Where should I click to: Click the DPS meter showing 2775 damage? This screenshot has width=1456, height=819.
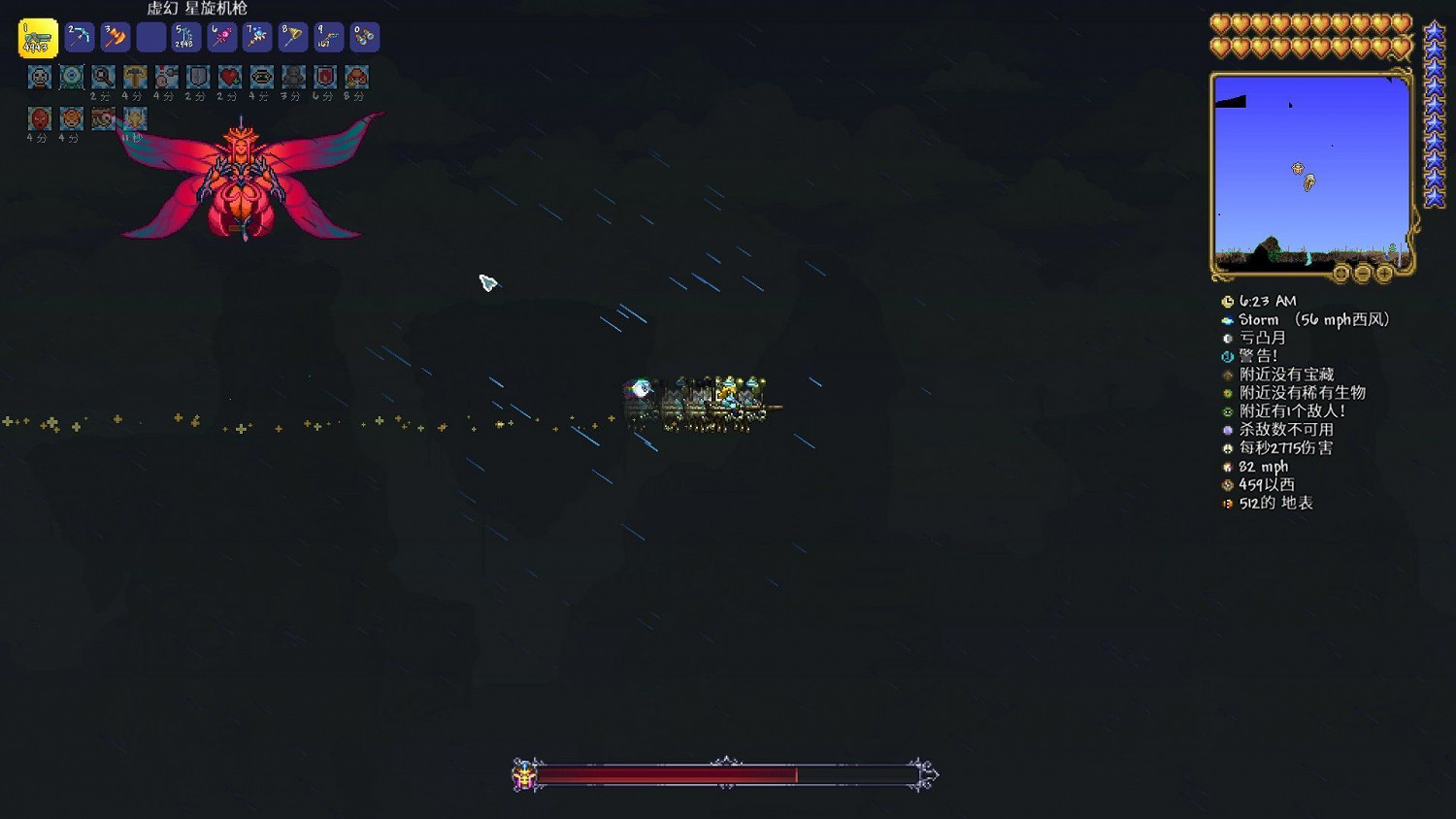pos(1230,447)
